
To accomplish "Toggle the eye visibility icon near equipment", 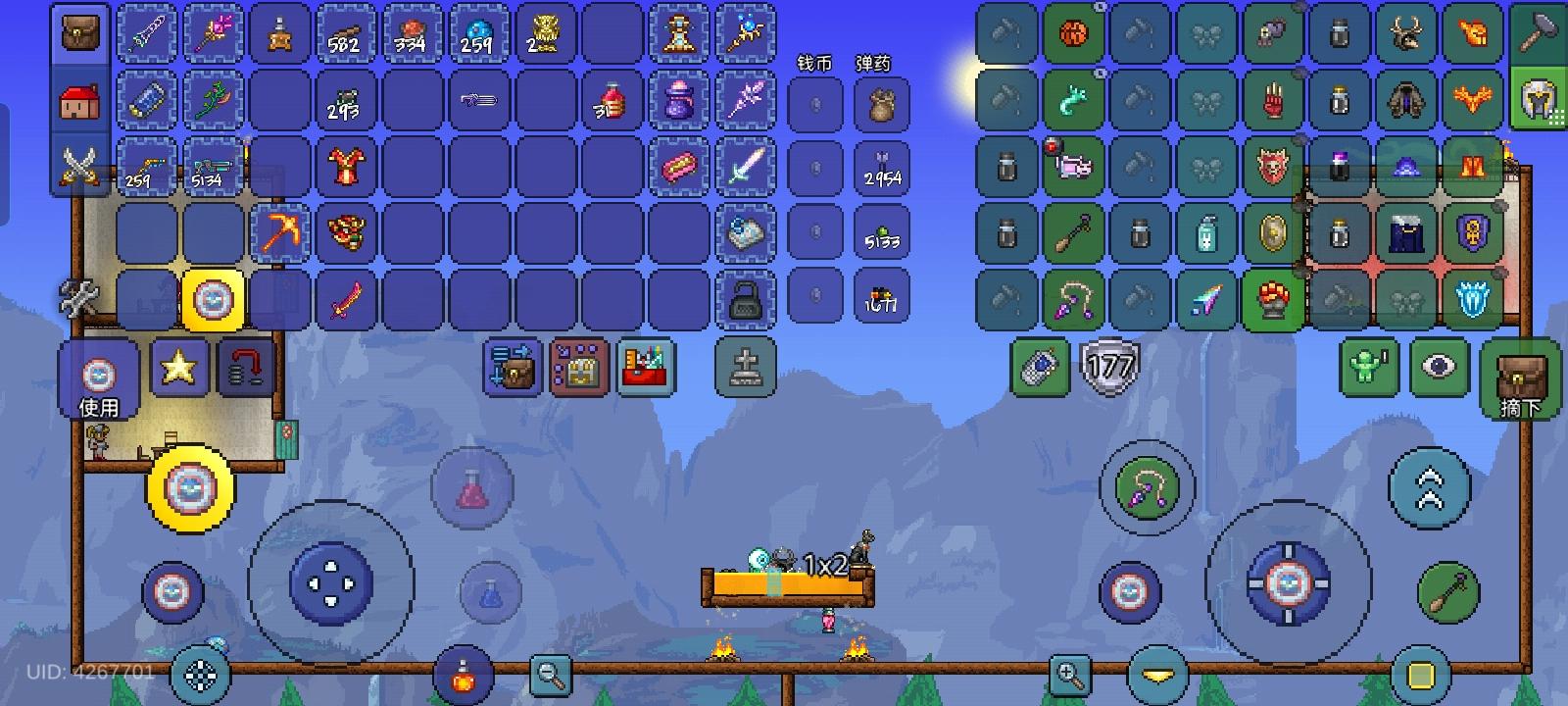I will [1438, 368].
